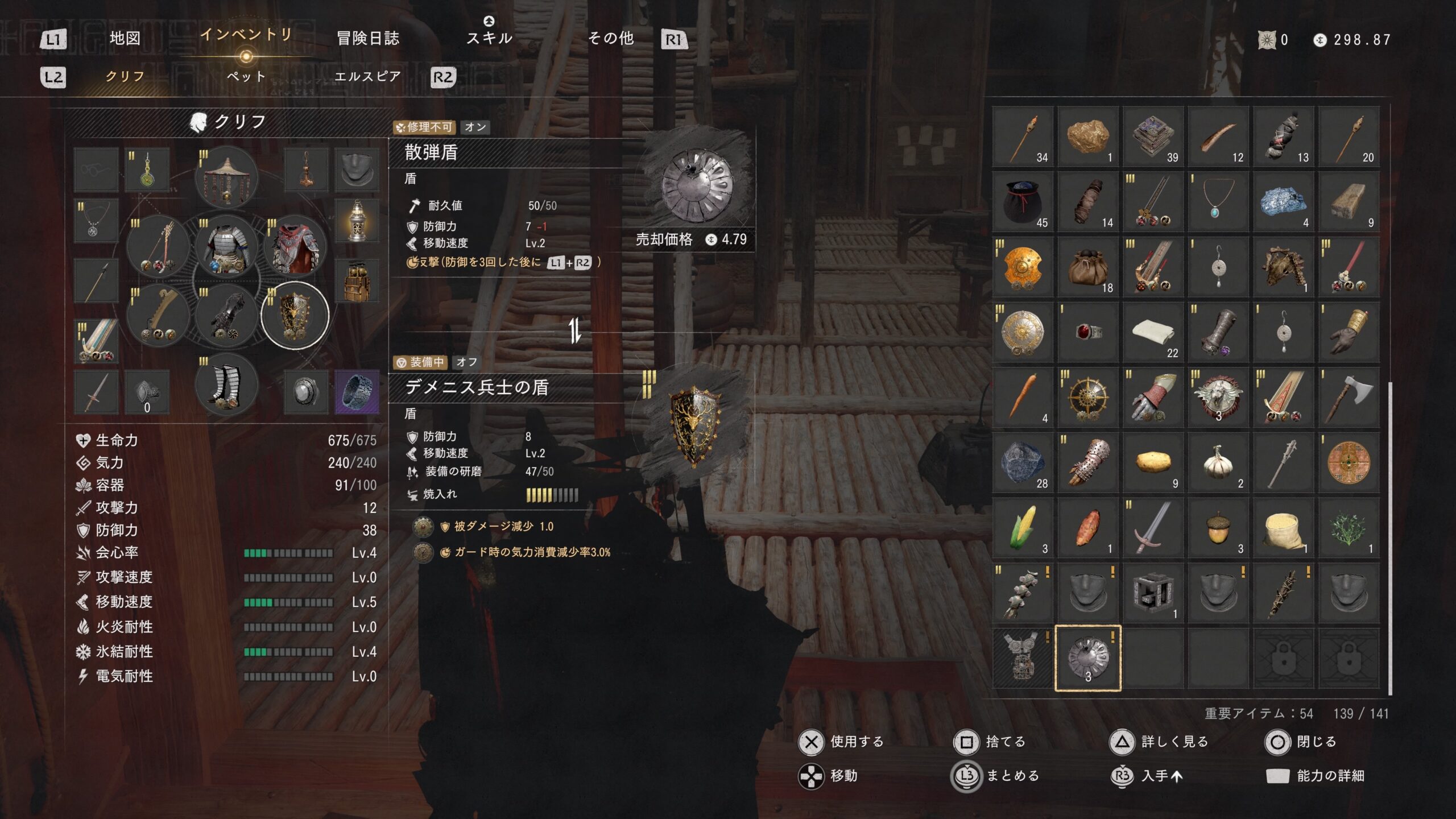Select the orange round shield in inventory
This screenshot has height=819, width=1456.
[1023, 267]
